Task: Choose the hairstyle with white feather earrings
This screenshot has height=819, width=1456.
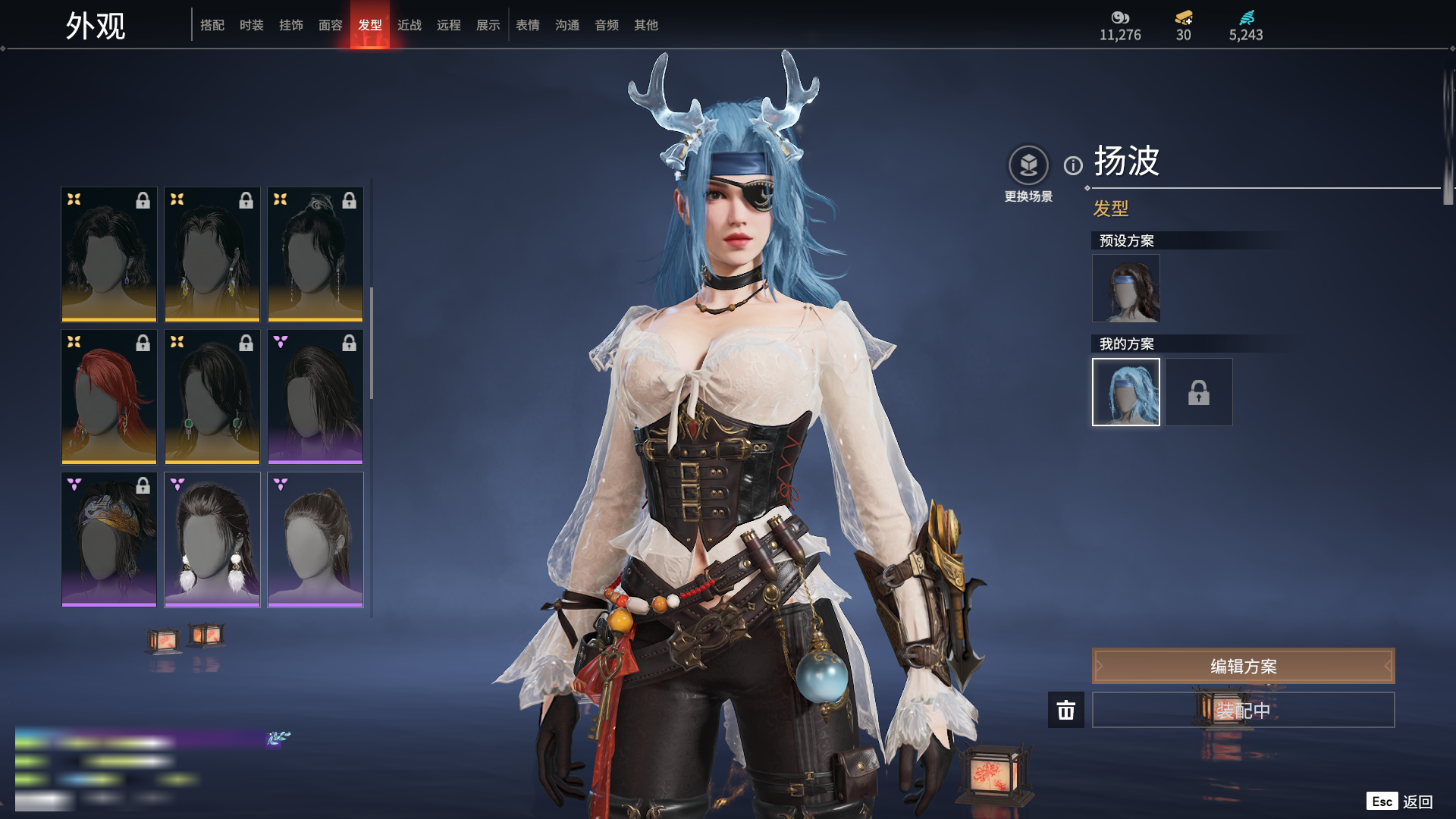Action: [x=212, y=539]
